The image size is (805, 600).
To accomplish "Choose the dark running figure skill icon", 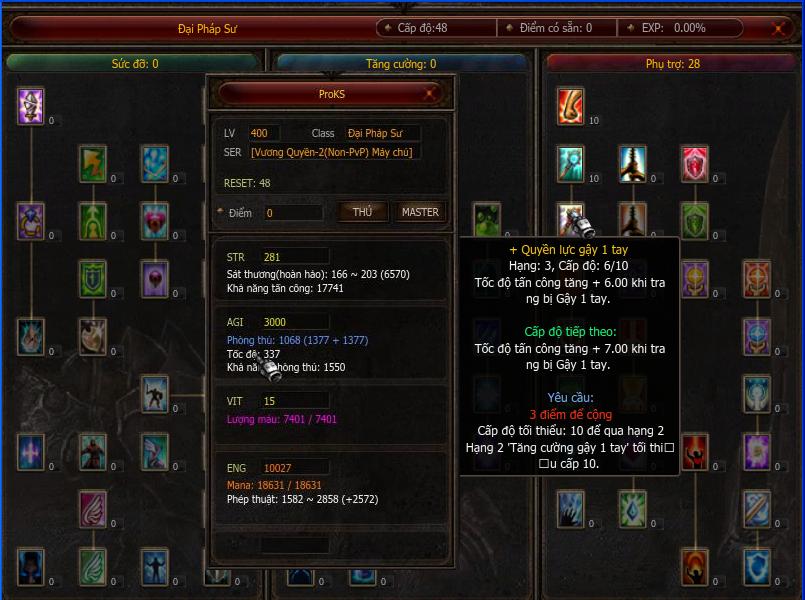I will point(155,393).
